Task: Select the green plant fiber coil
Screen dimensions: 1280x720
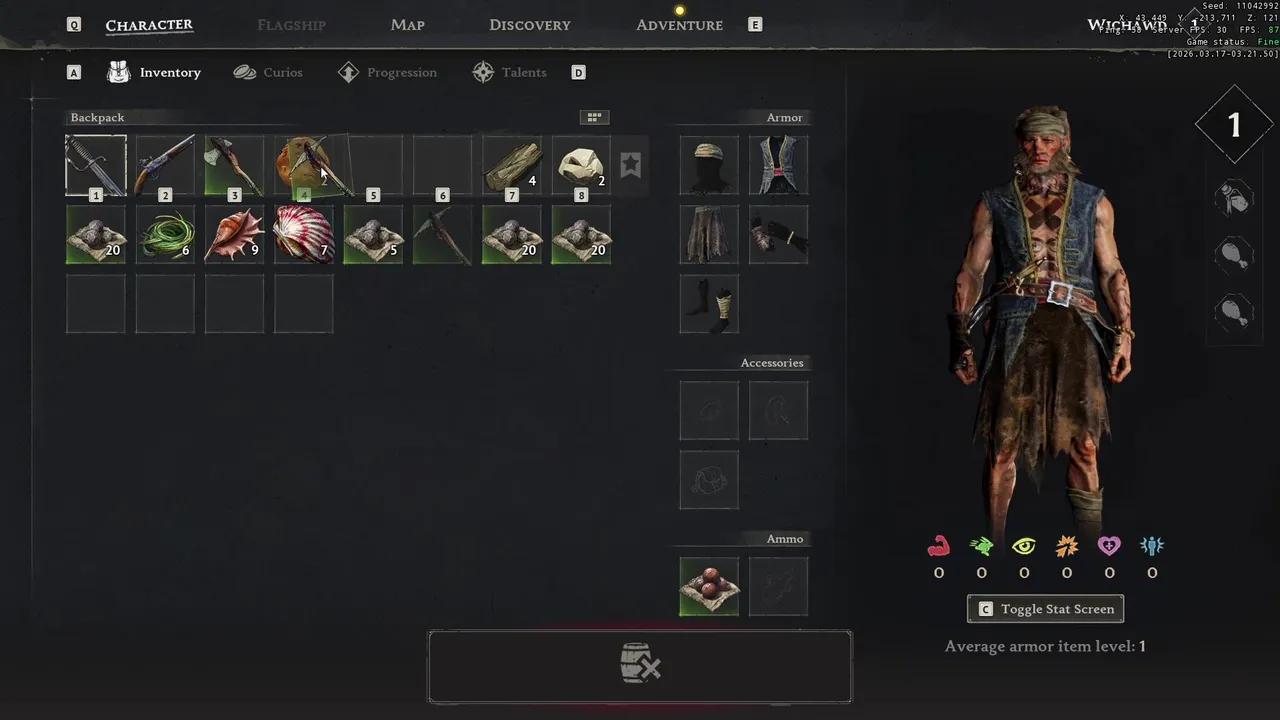Action: [x=165, y=235]
